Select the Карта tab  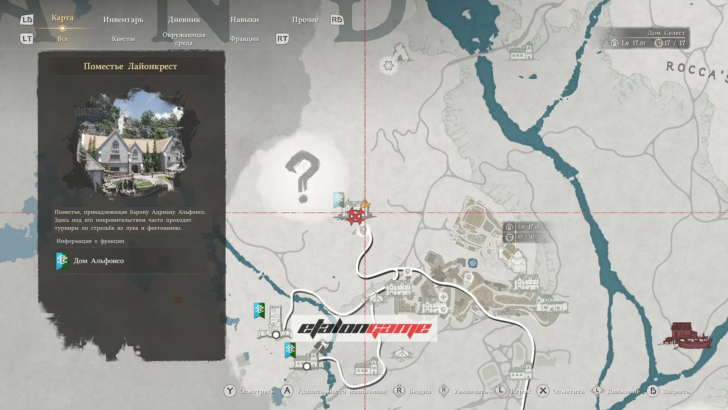[x=63, y=17]
